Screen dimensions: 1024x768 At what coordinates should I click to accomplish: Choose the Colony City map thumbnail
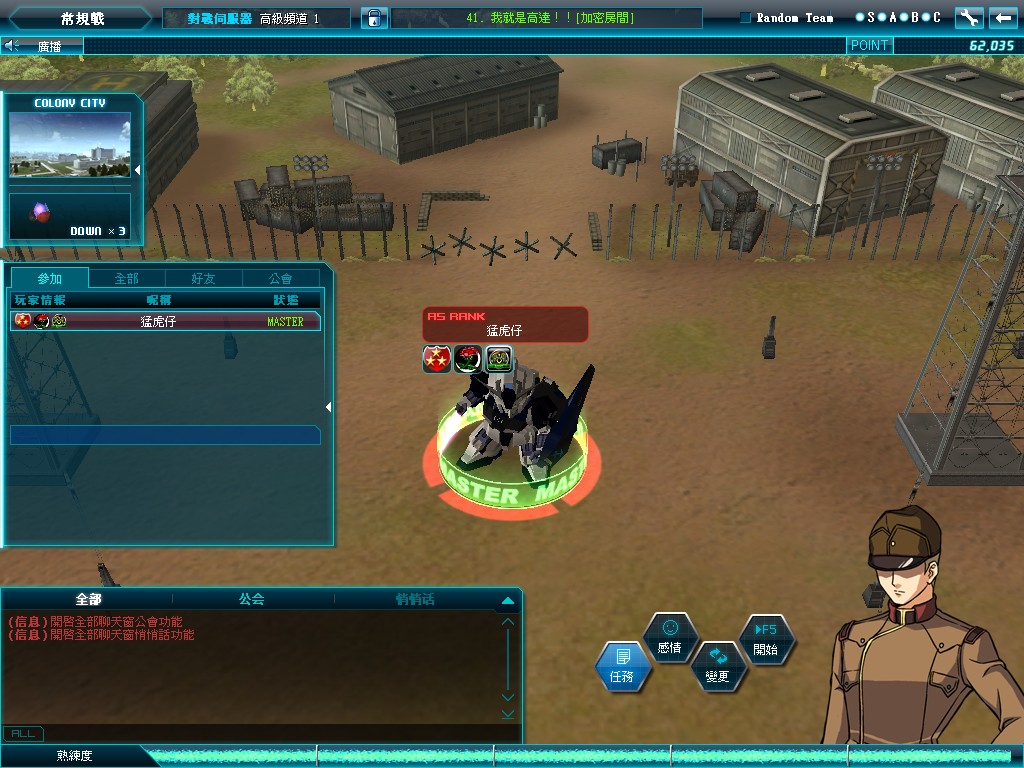70,144
